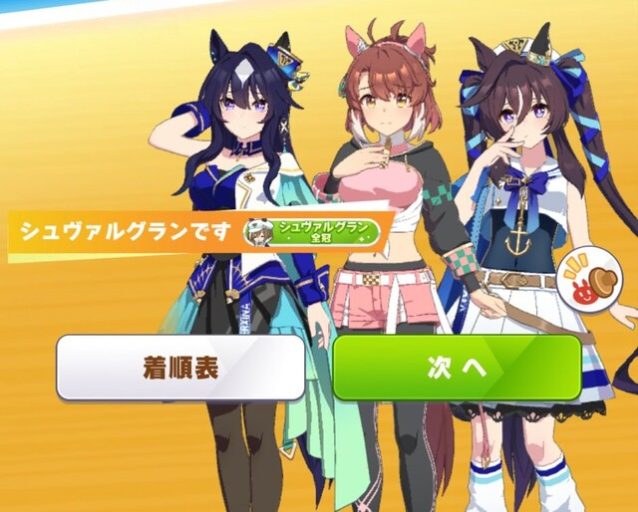Open the 着順表 finishing order list
The height and width of the screenshot is (512, 638).
coord(181,367)
